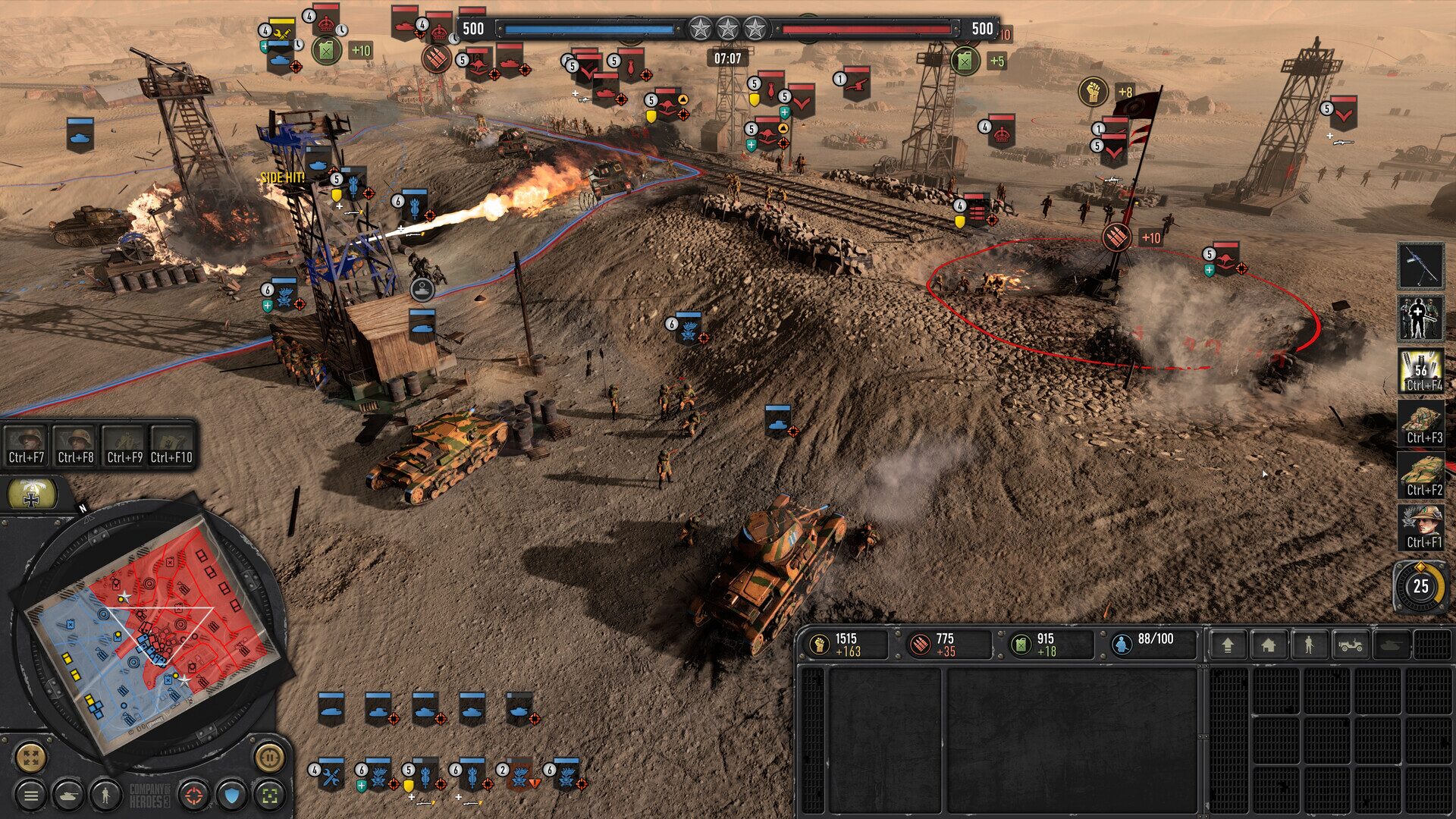Activate the blue shield defend button
The height and width of the screenshot is (819, 1456).
click(232, 795)
